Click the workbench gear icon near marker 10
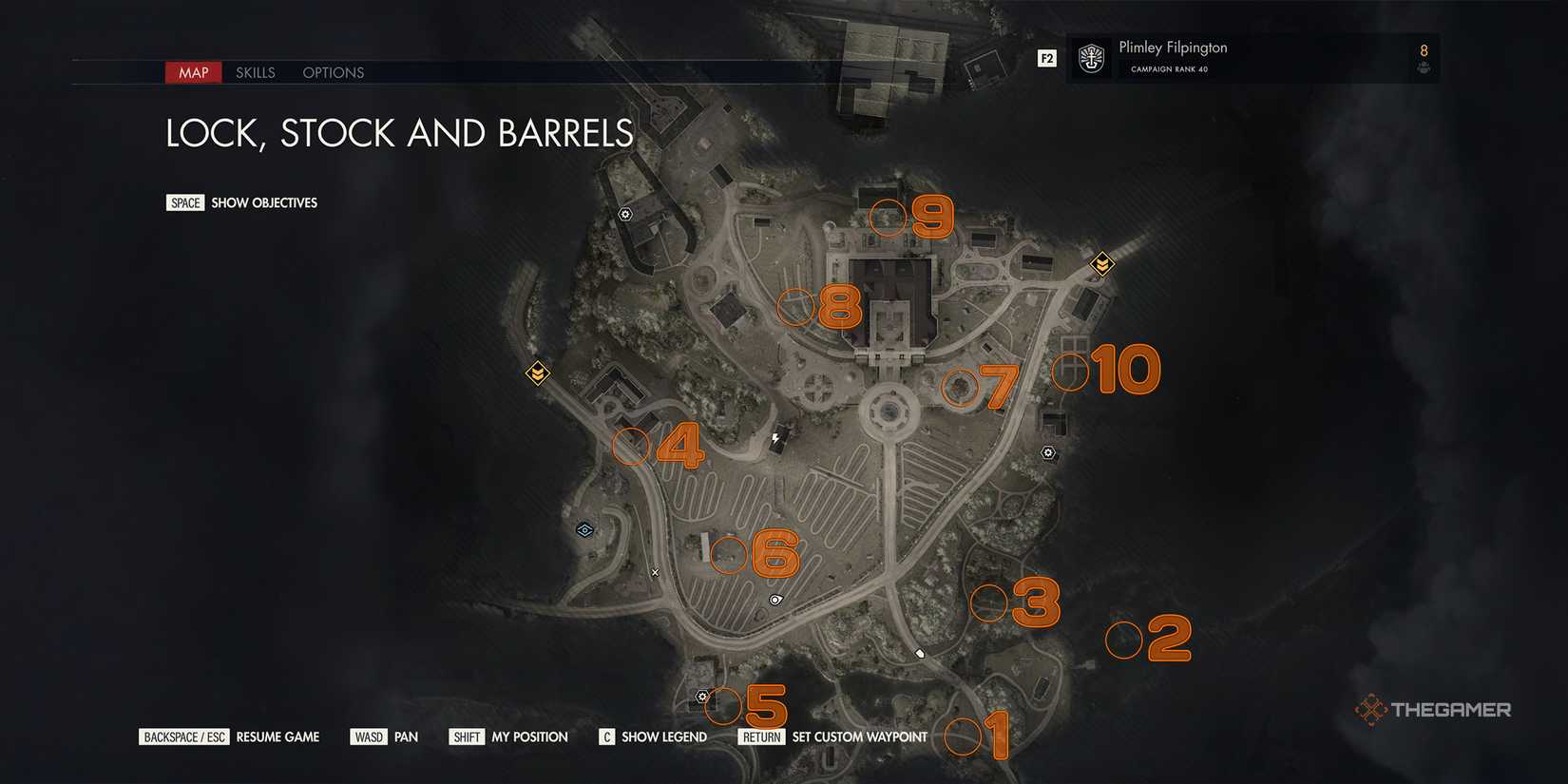1568x784 pixels. [x=1048, y=453]
